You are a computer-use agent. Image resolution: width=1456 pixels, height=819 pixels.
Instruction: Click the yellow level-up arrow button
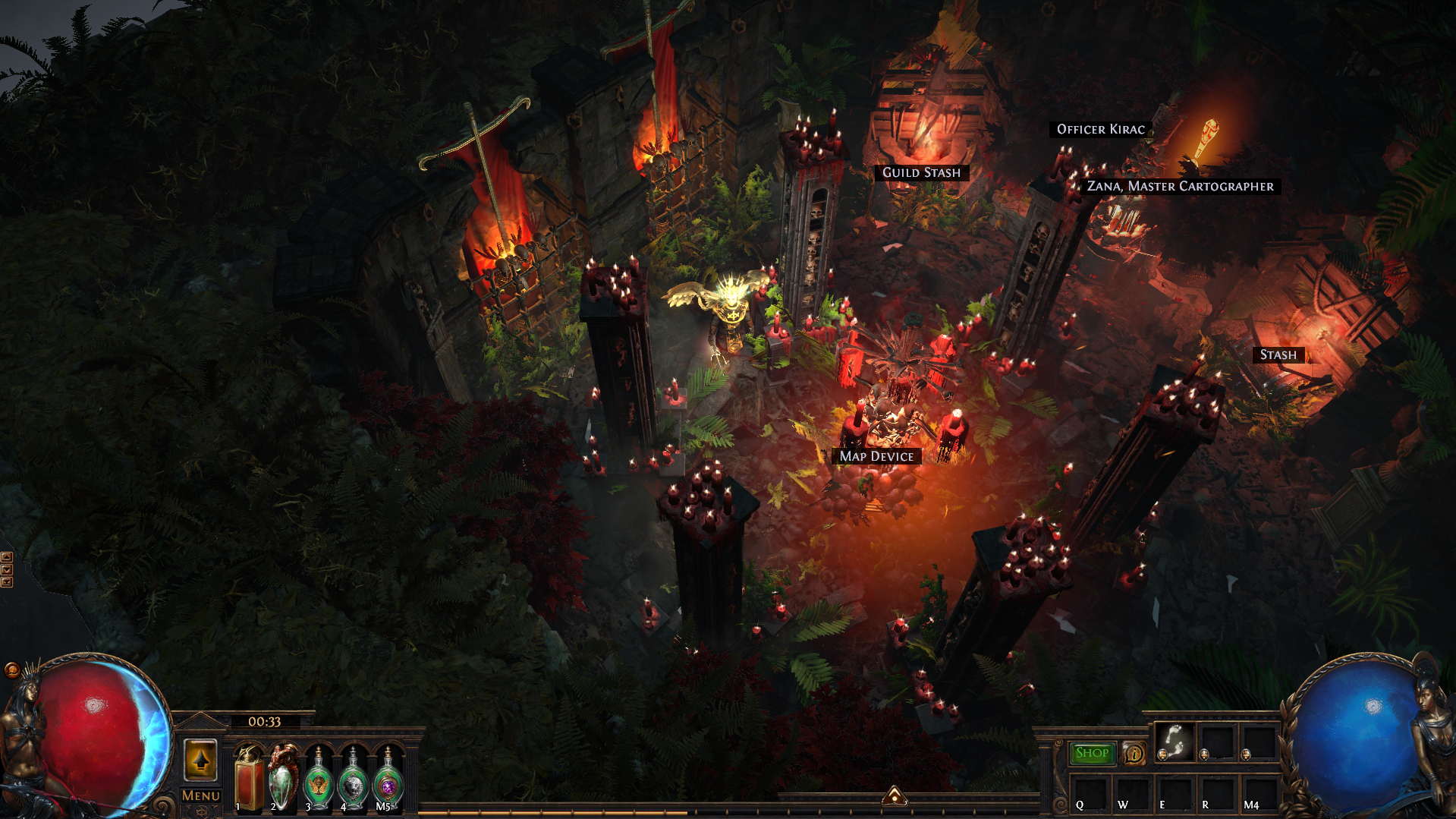[200, 760]
